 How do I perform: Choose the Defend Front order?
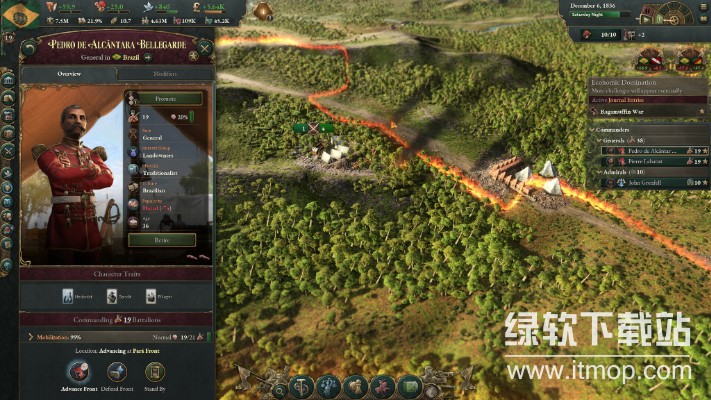116,370
